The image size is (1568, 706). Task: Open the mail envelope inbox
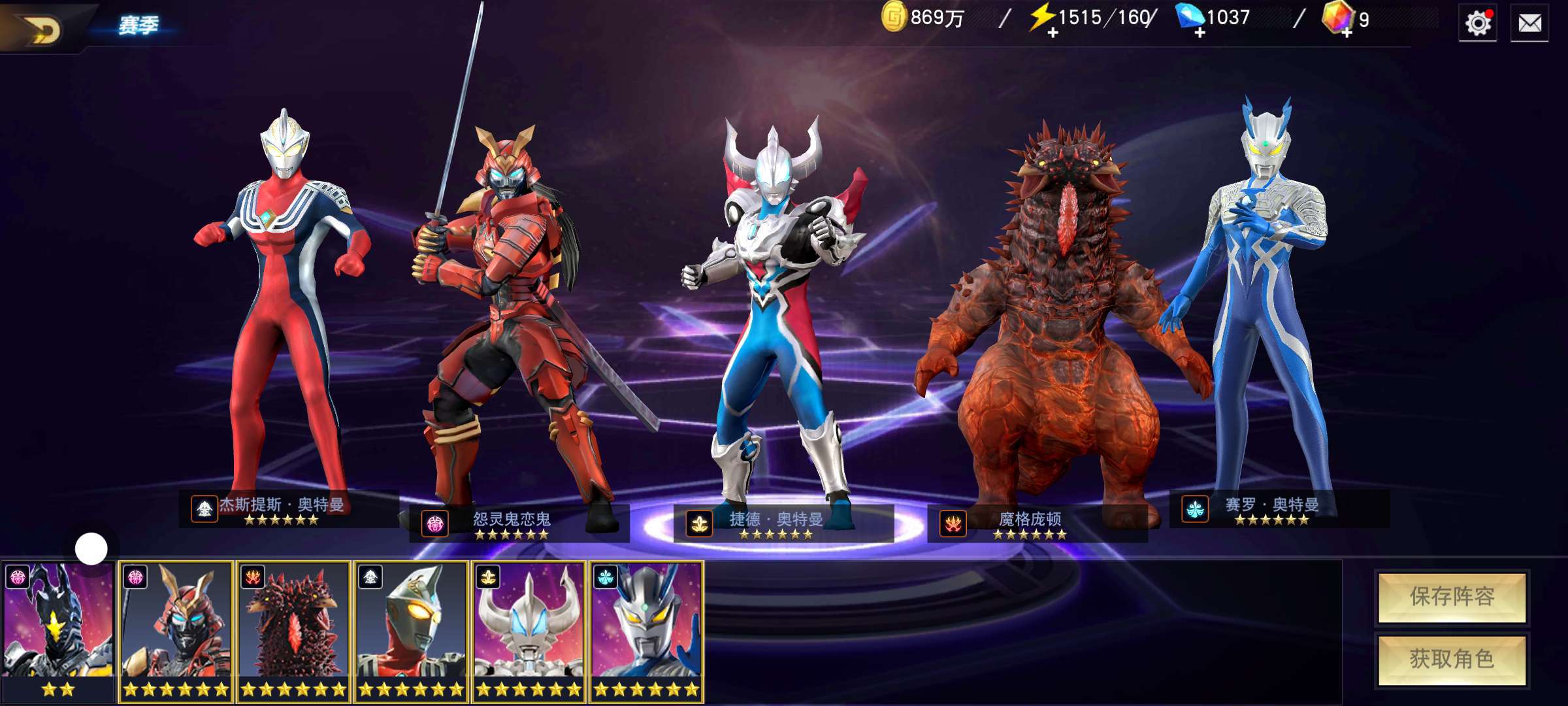tap(1529, 24)
